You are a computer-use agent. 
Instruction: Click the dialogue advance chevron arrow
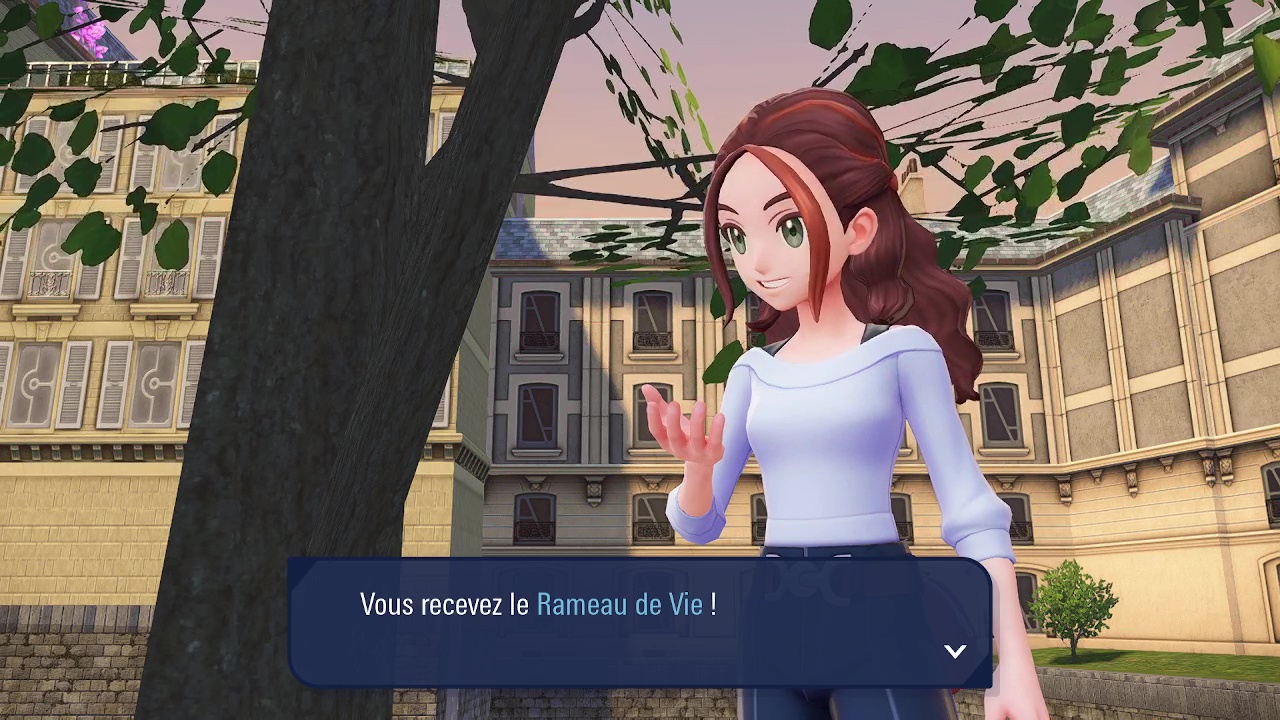(x=955, y=651)
